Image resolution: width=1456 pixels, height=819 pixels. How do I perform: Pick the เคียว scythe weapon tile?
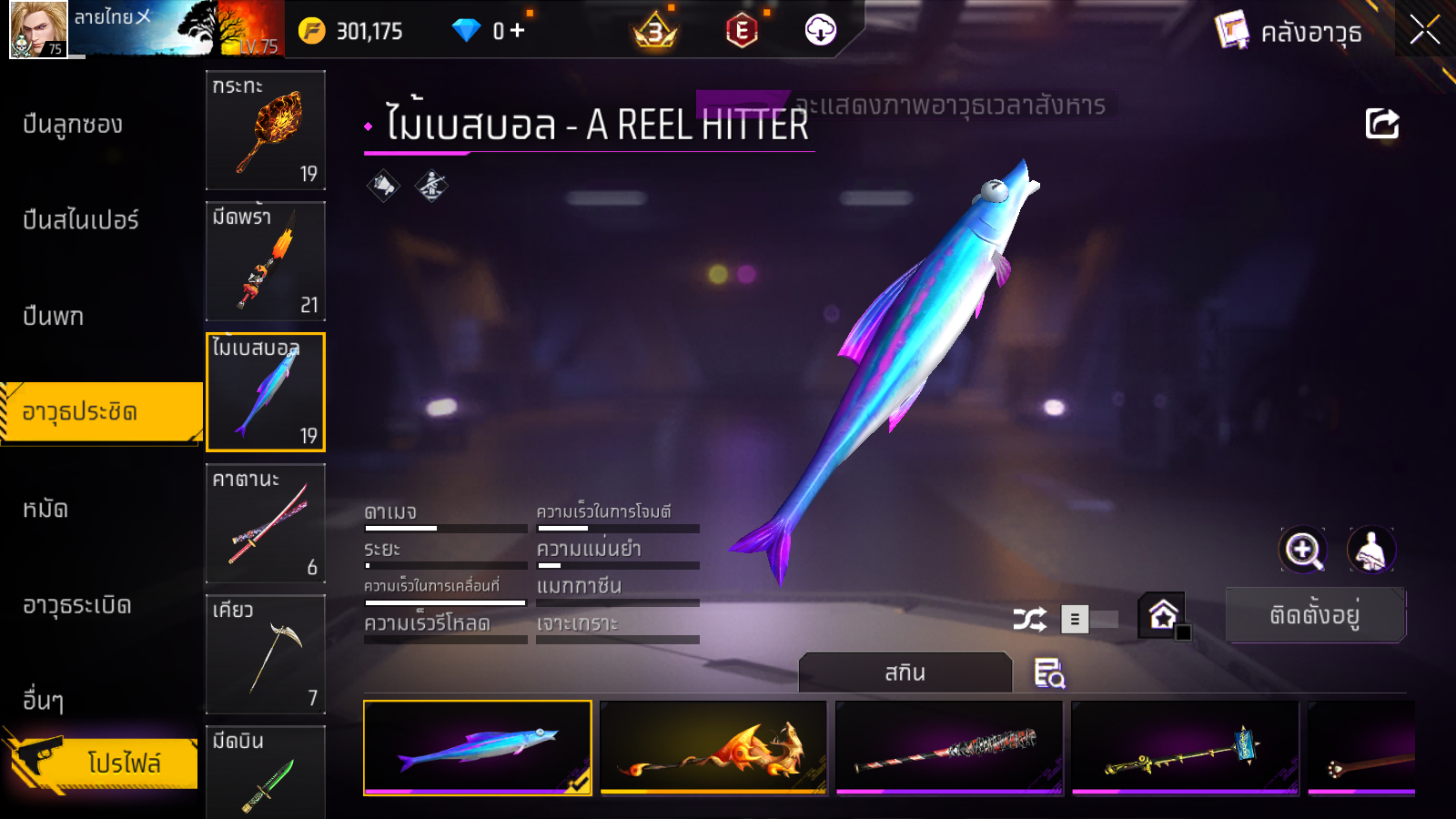point(266,654)
